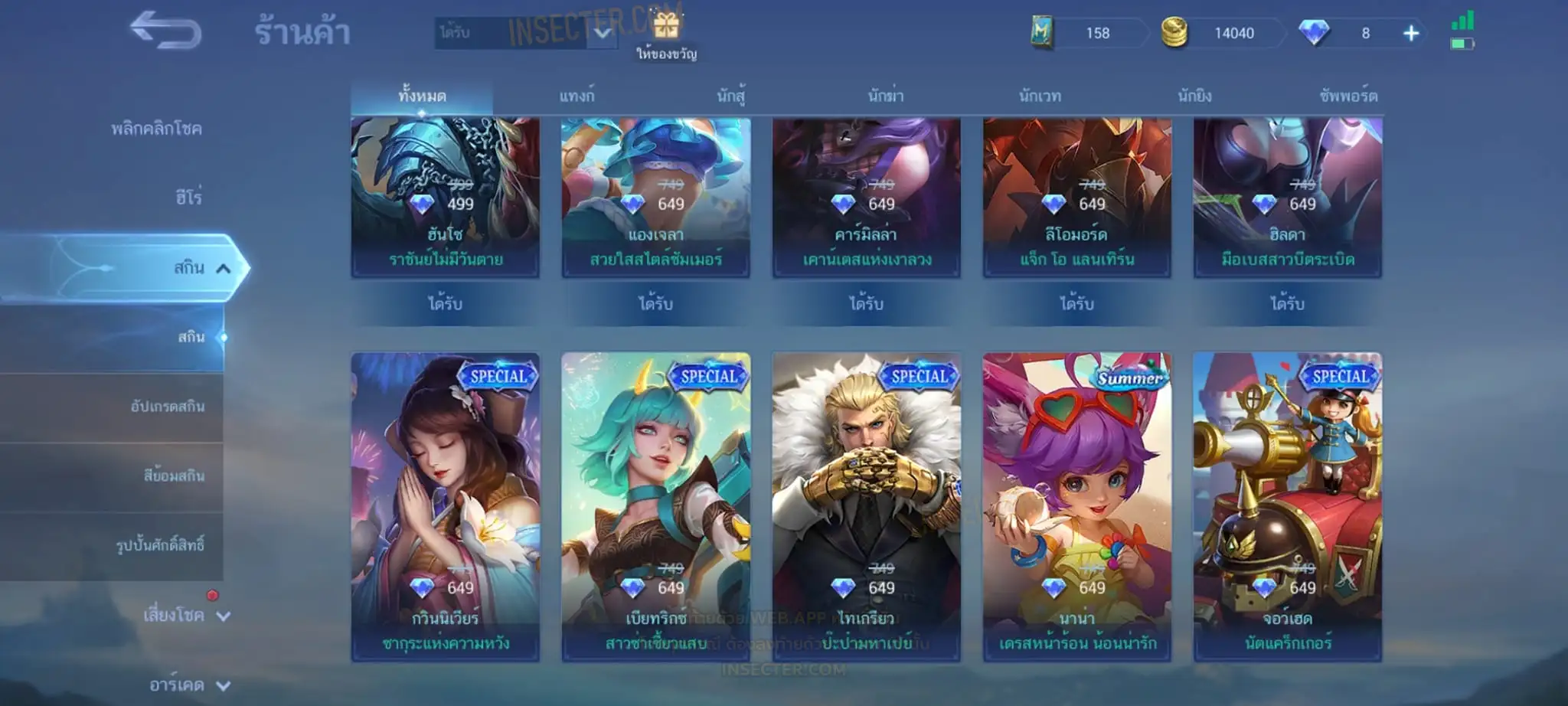Open the ซัพพอร์ต tab

1348,96
